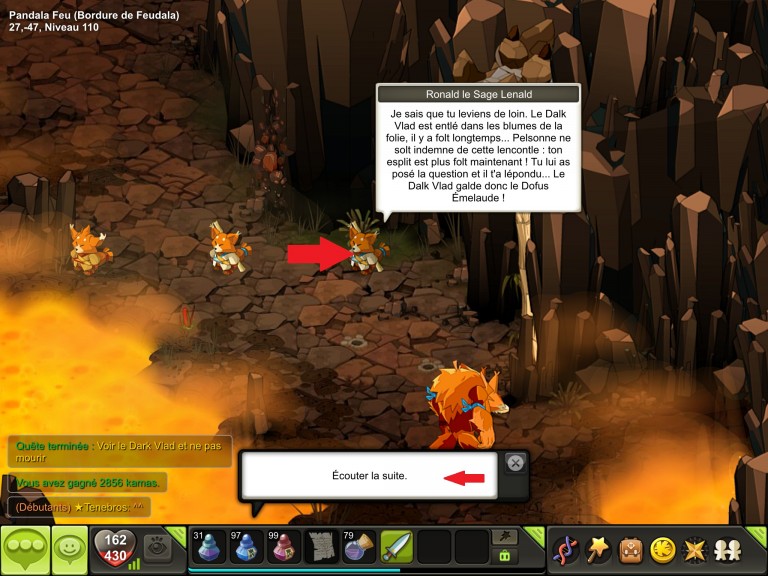The image size is (768, 576).
Task: Use the blue potion stack of 31
Action: pos(207,549)
